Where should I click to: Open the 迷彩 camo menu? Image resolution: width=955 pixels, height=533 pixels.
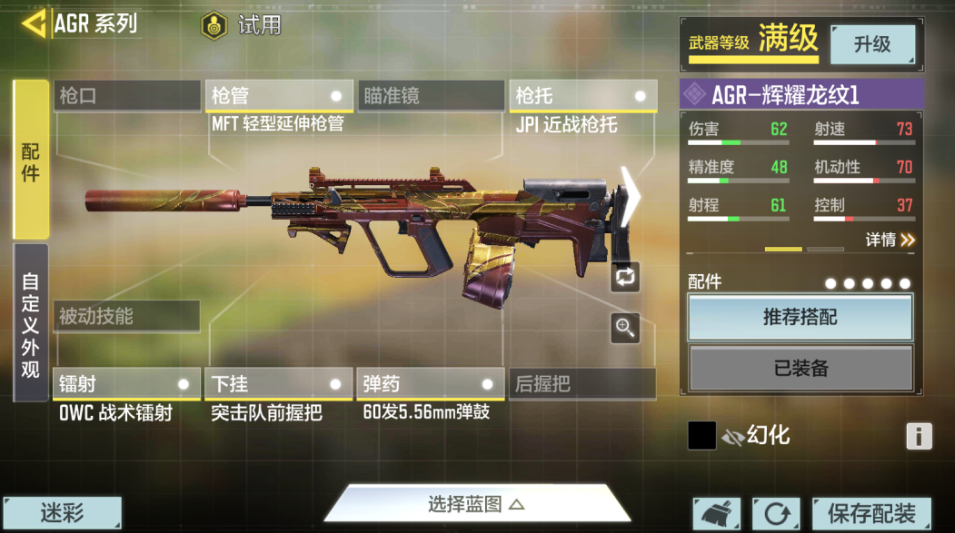62,514
